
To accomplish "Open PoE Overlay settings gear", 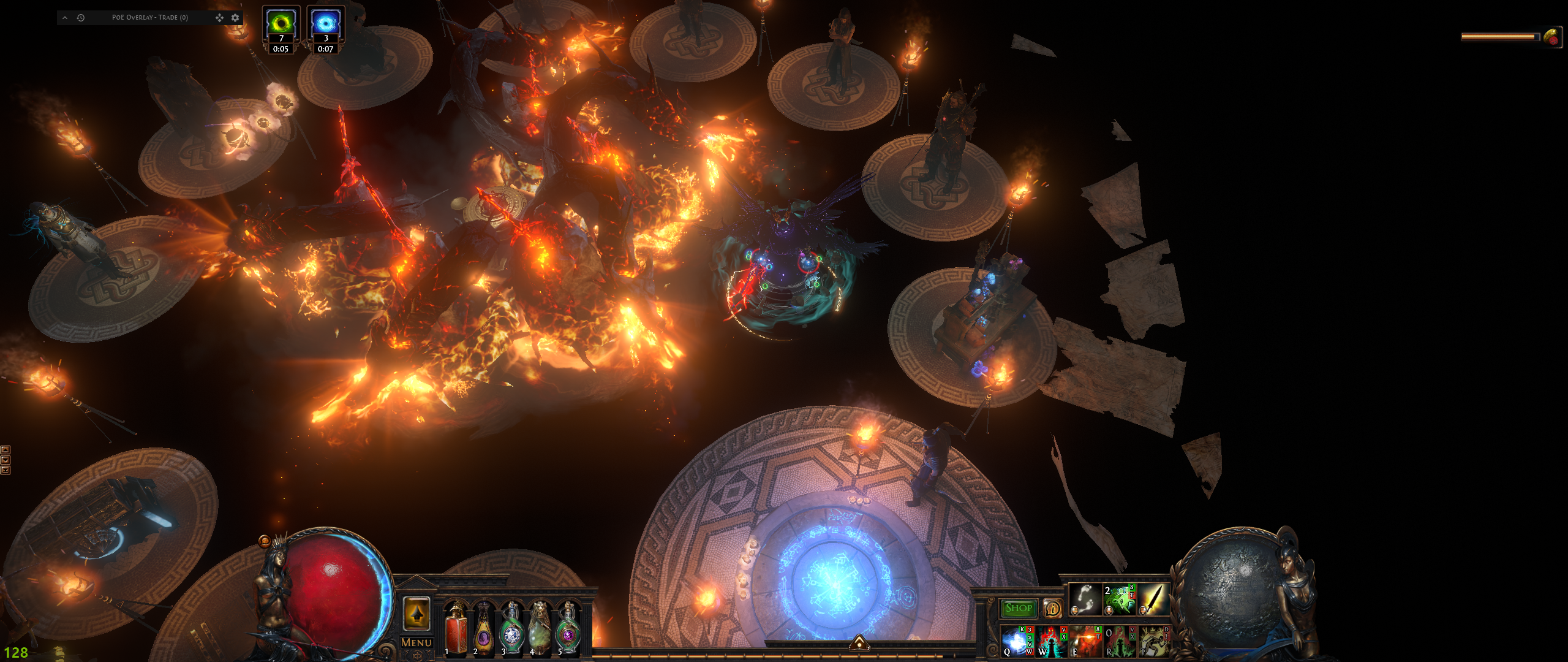I will [x=235, y=18].
